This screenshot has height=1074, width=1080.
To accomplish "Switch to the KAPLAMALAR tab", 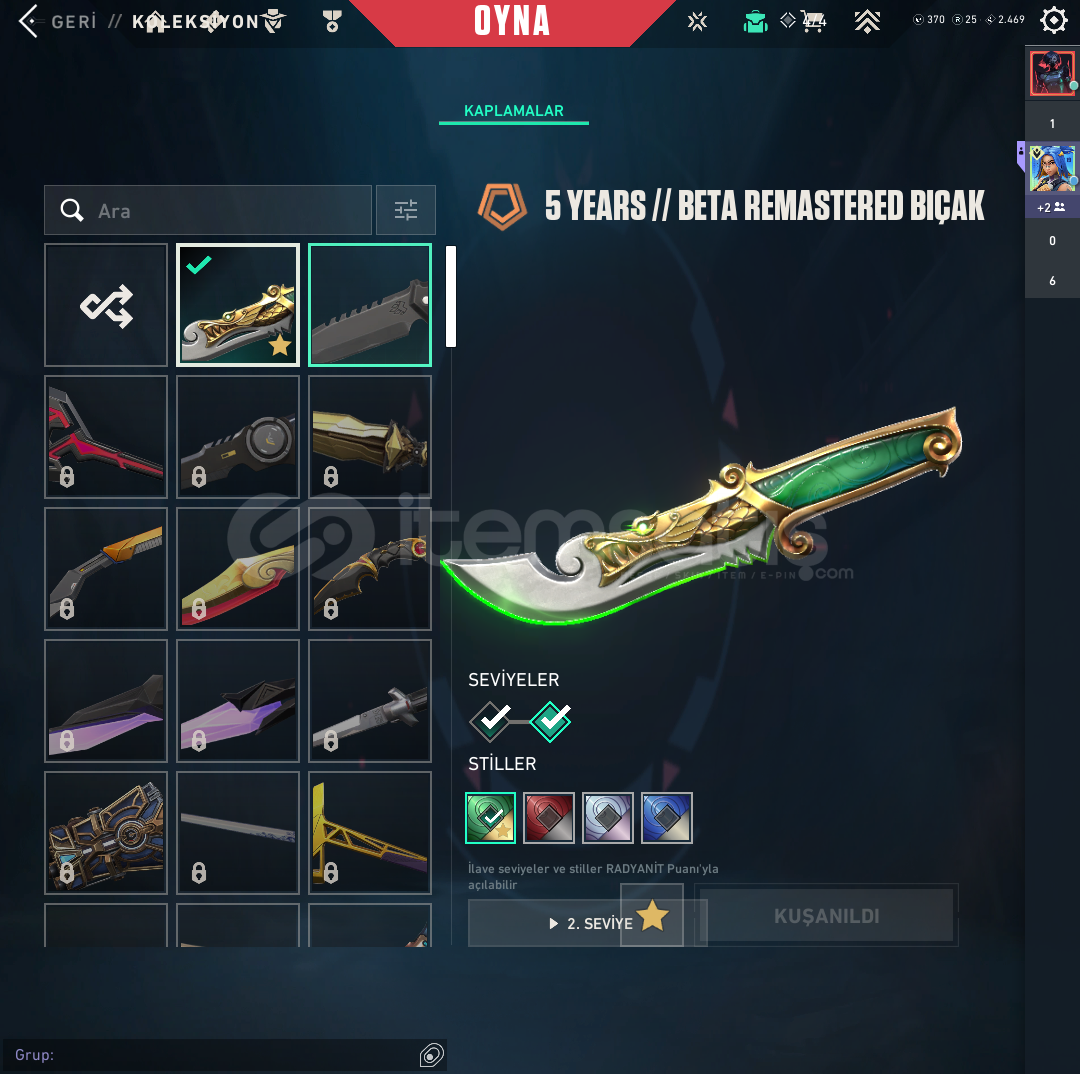I will 514,111.
